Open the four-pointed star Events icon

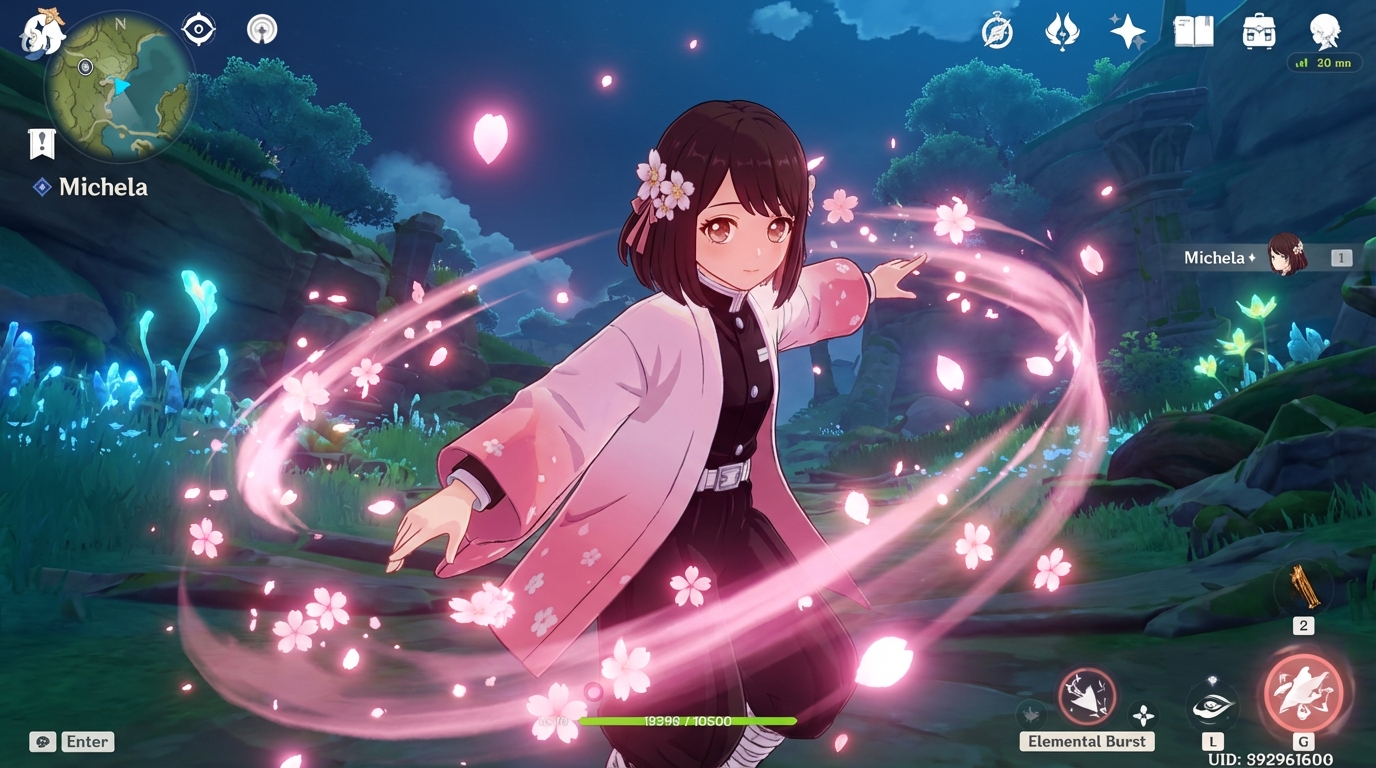coord(1127,32)
